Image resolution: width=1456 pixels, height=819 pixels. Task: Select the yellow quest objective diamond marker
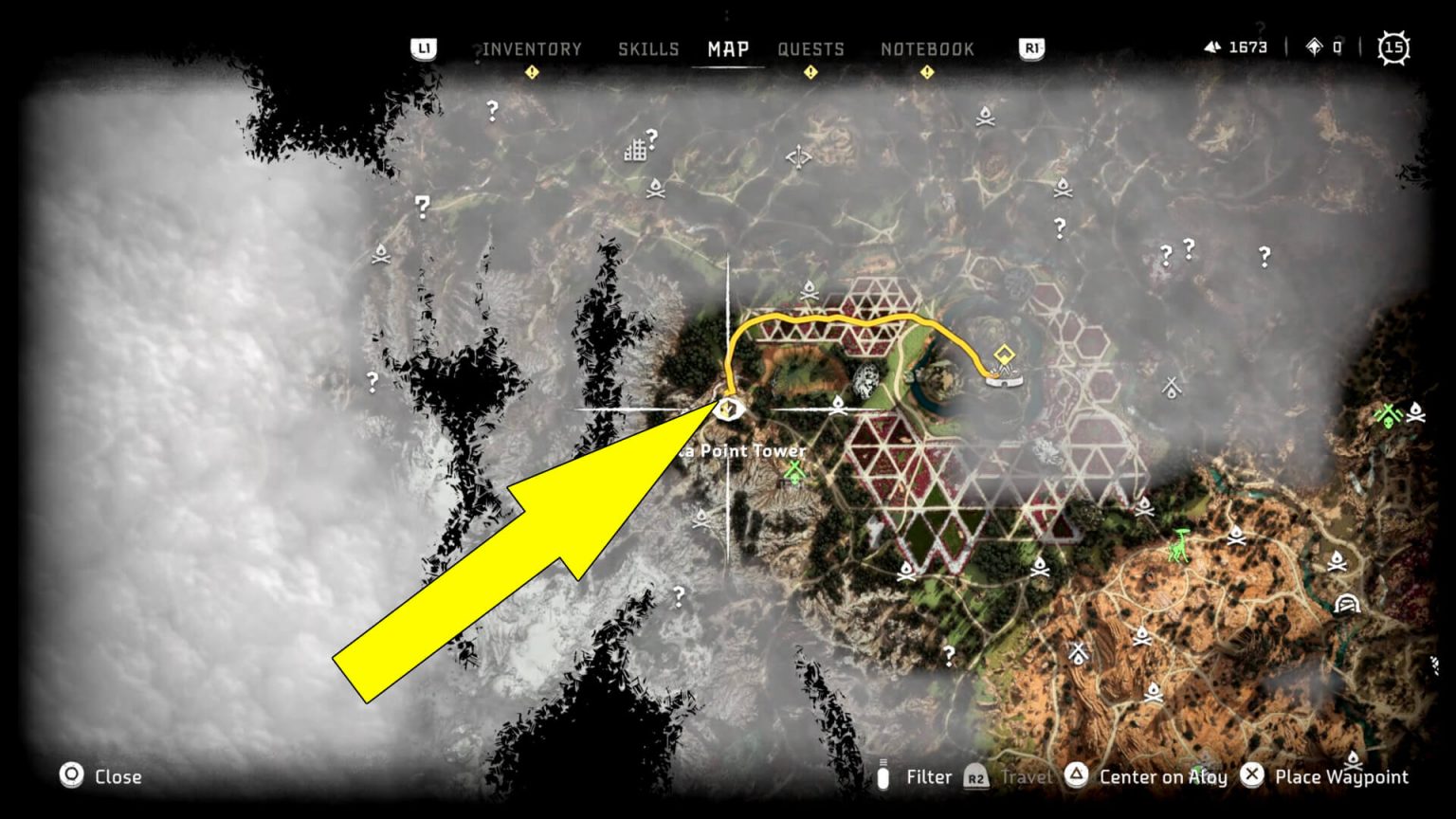click(x=1003, y=354)
